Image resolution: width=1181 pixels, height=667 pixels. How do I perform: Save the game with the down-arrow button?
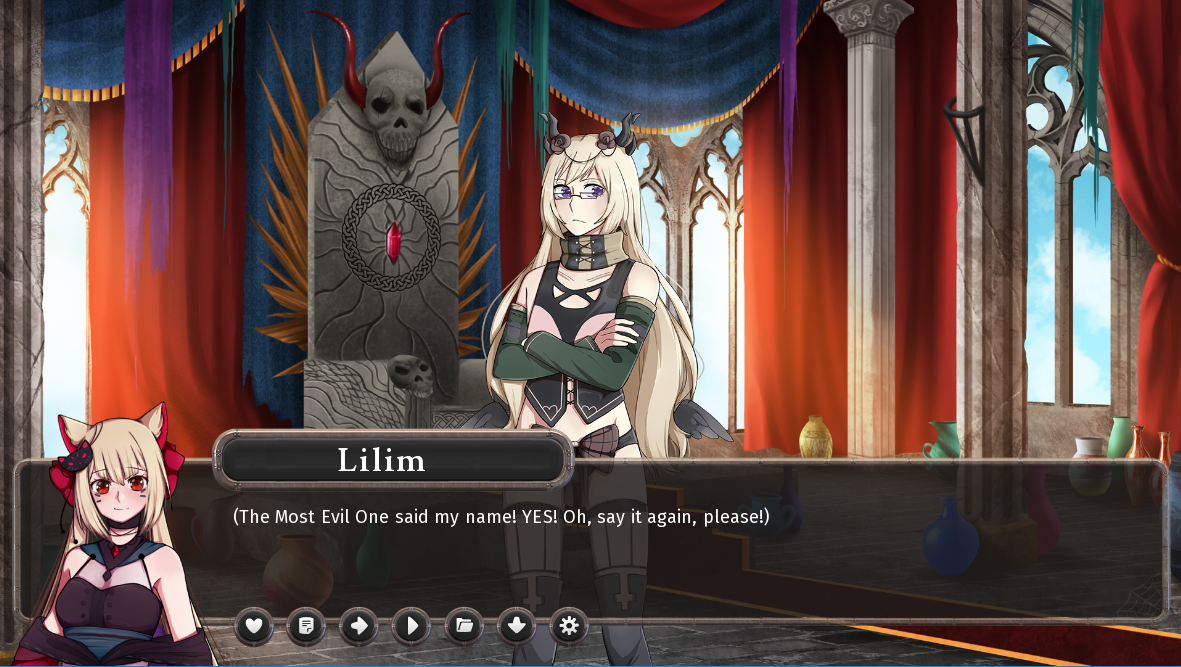coord(516,626)
